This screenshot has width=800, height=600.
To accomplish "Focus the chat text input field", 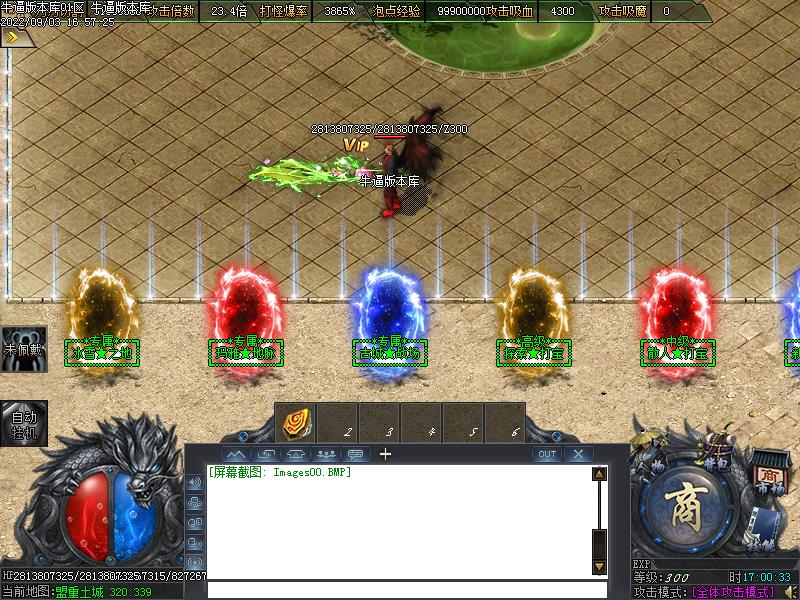I will pyautogui.click(x=400, y=589).
